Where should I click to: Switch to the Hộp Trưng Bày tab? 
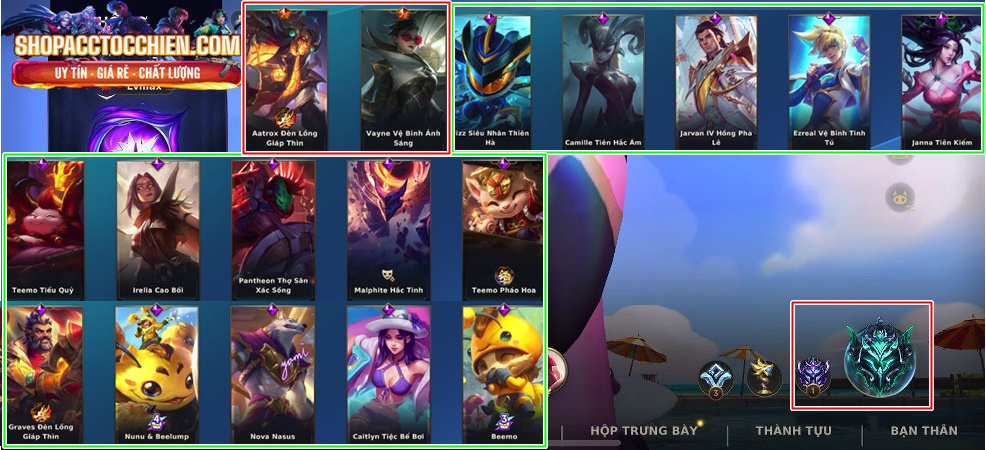643,431
